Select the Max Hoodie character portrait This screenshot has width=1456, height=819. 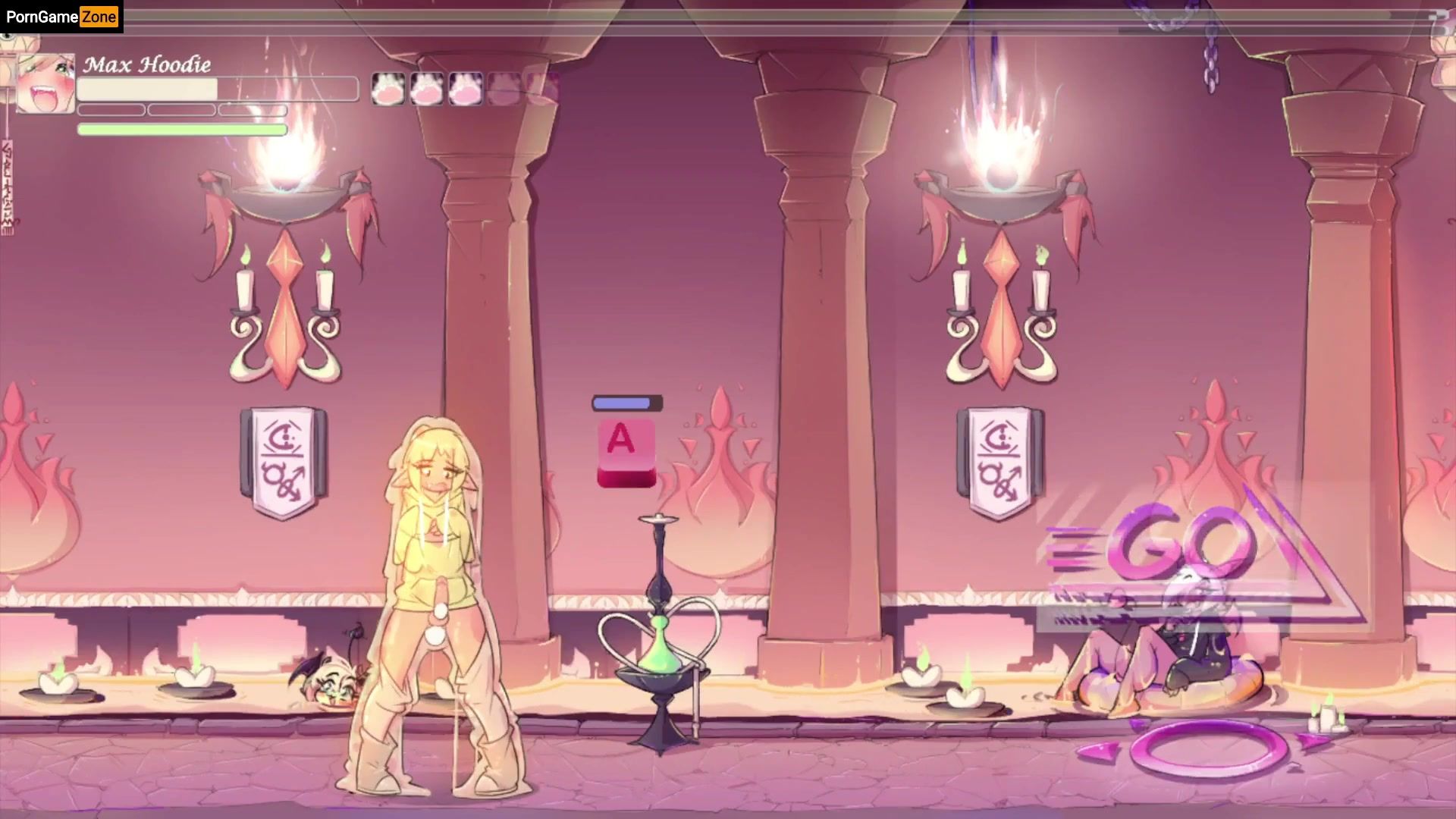coord(46,83)
